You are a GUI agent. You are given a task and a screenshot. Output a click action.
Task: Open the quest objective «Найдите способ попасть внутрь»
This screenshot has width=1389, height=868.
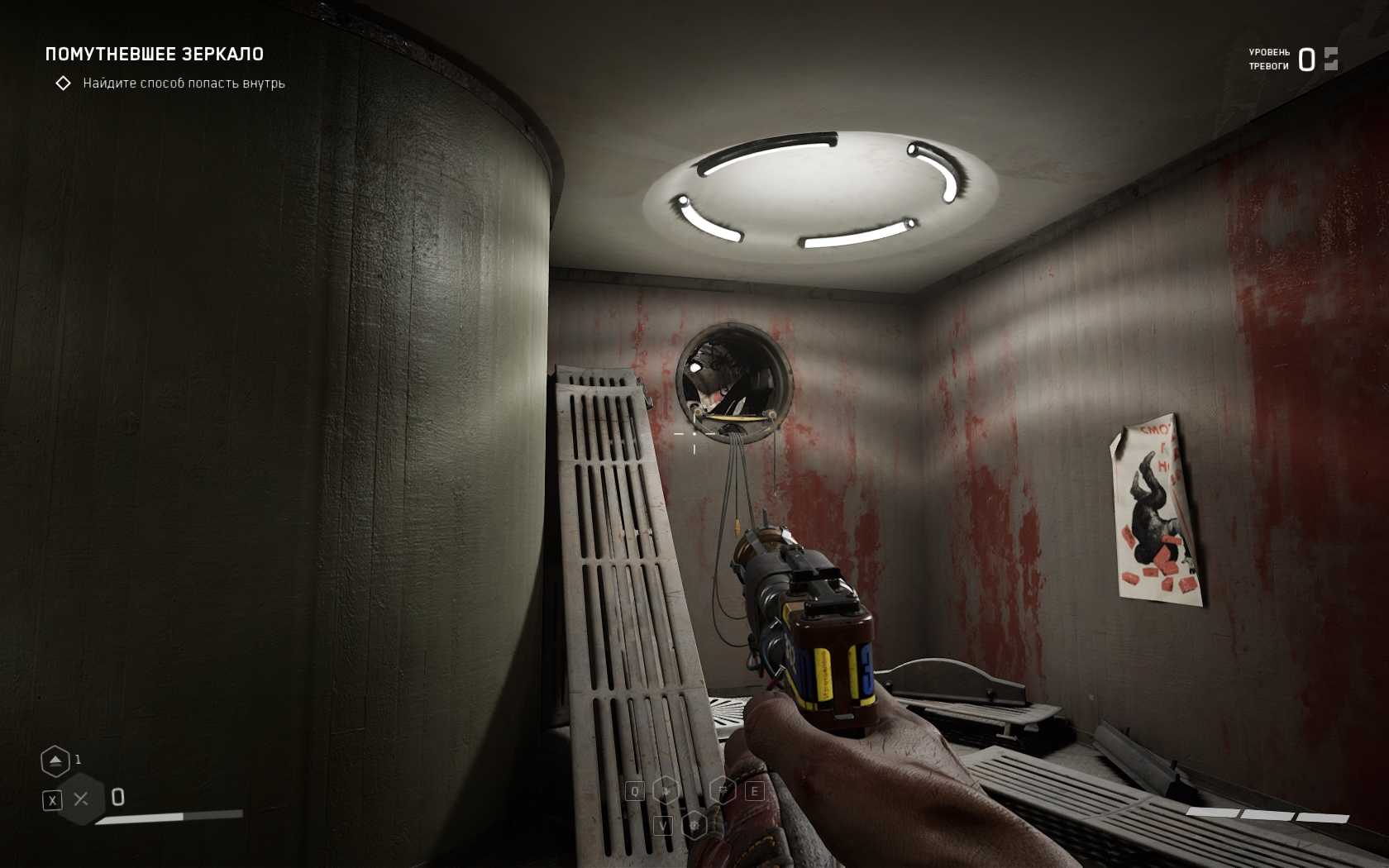click(x=184, y=83)
